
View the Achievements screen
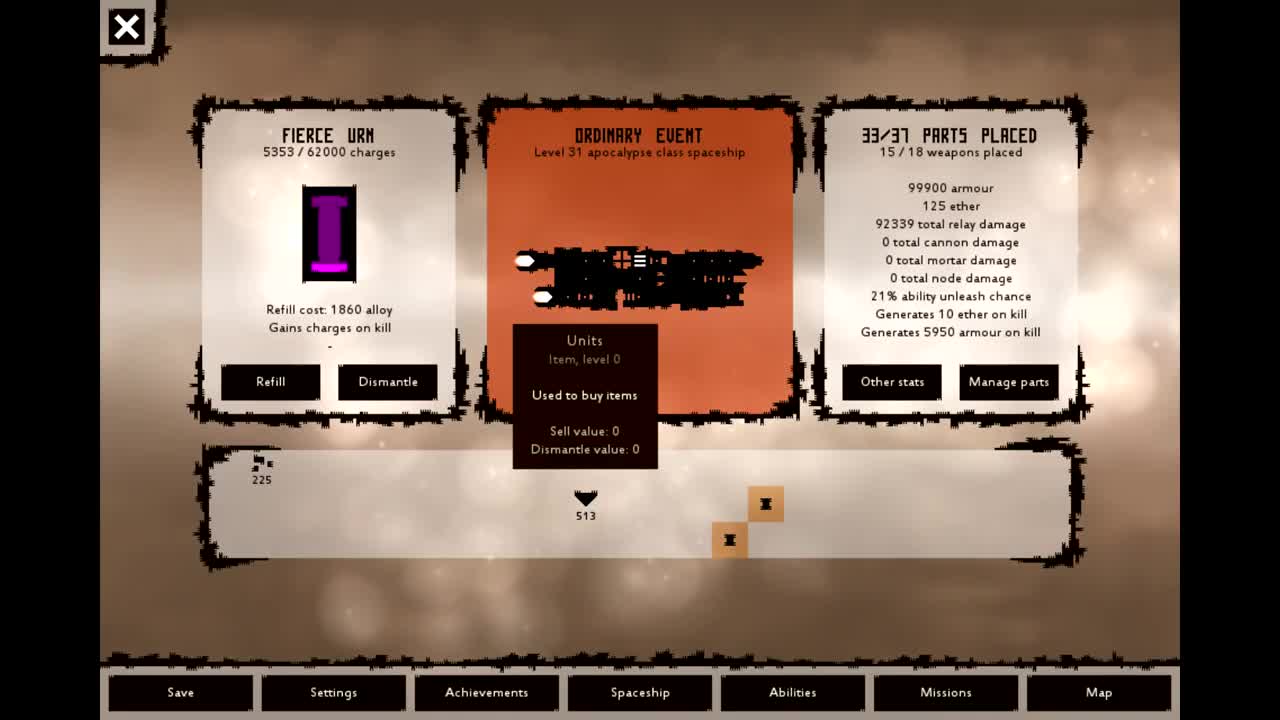[487, 692]
